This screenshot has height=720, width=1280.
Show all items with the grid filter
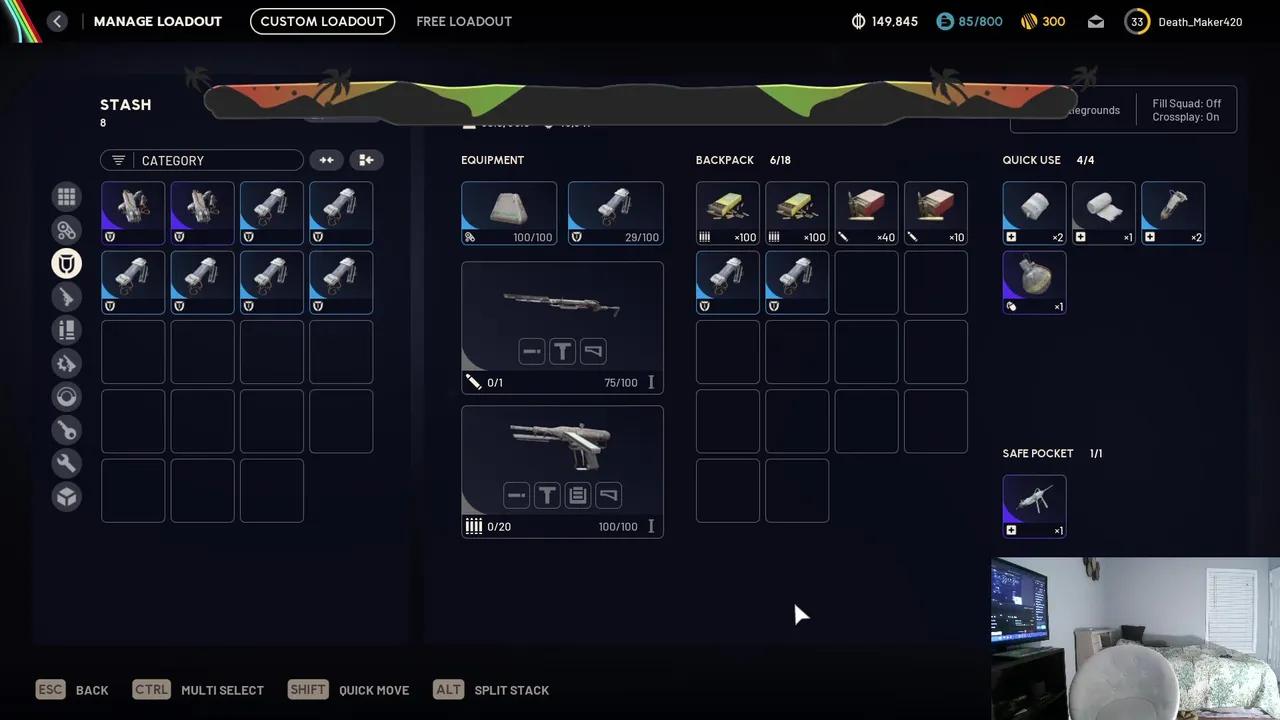67,197
